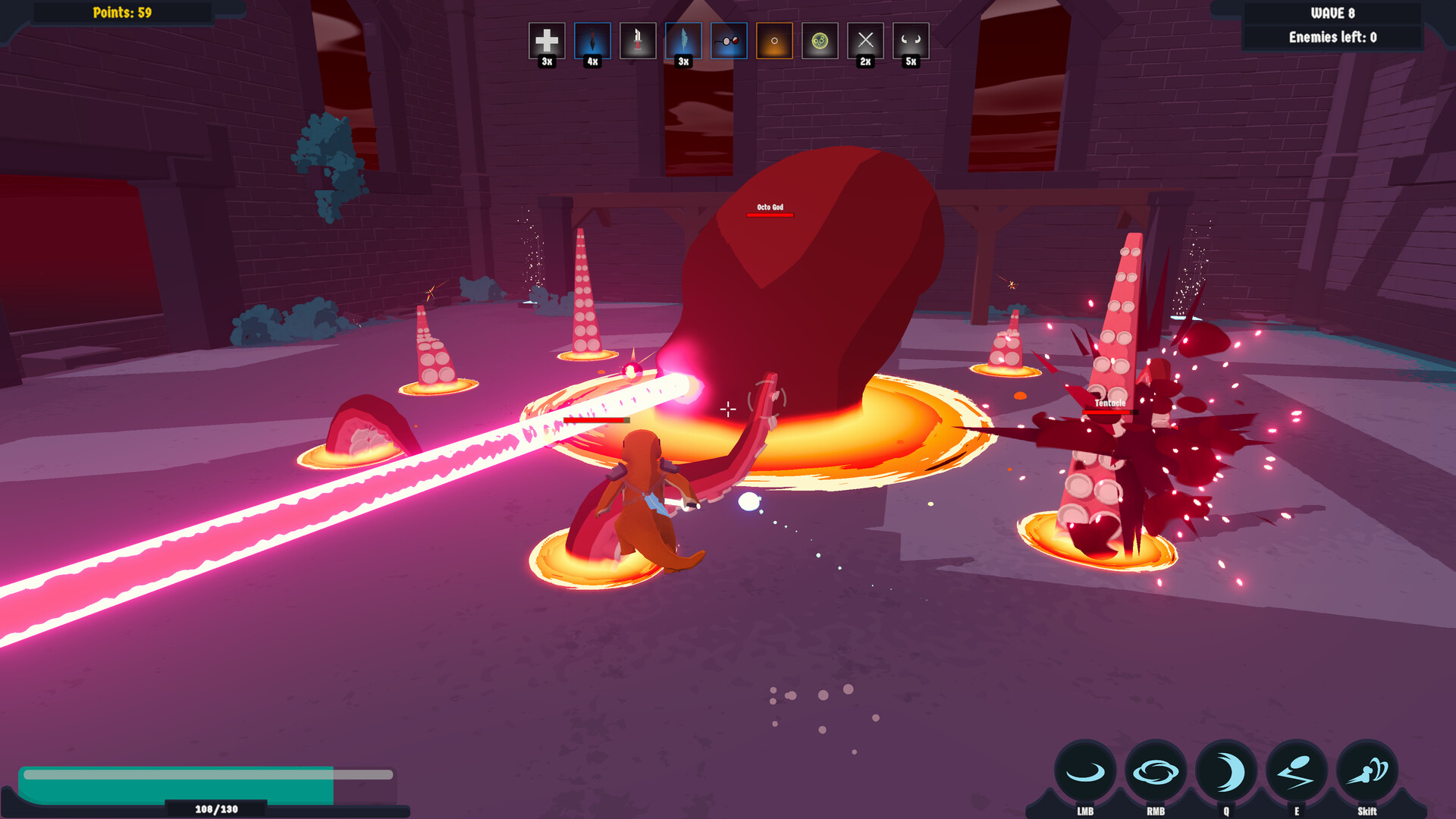Select the crossed swords item with 2x count
This screenshot has height=819, width=1456.
(x=864, y=40)
